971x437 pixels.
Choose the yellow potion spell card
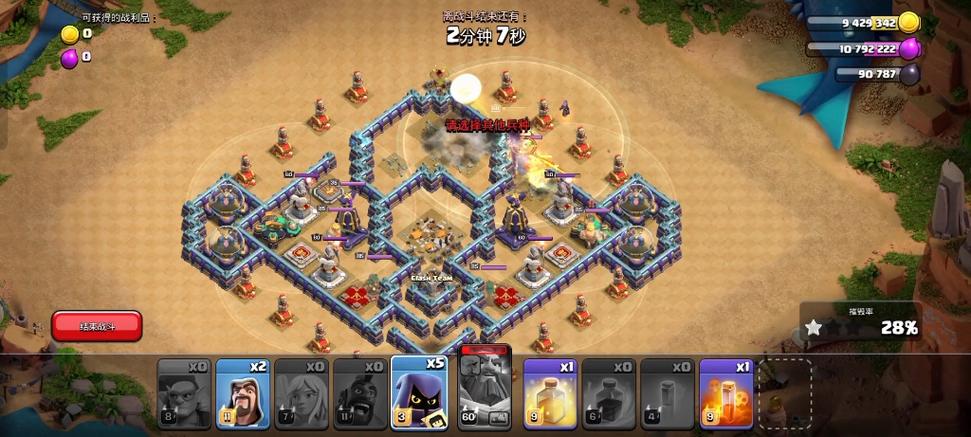coord(549,393)
